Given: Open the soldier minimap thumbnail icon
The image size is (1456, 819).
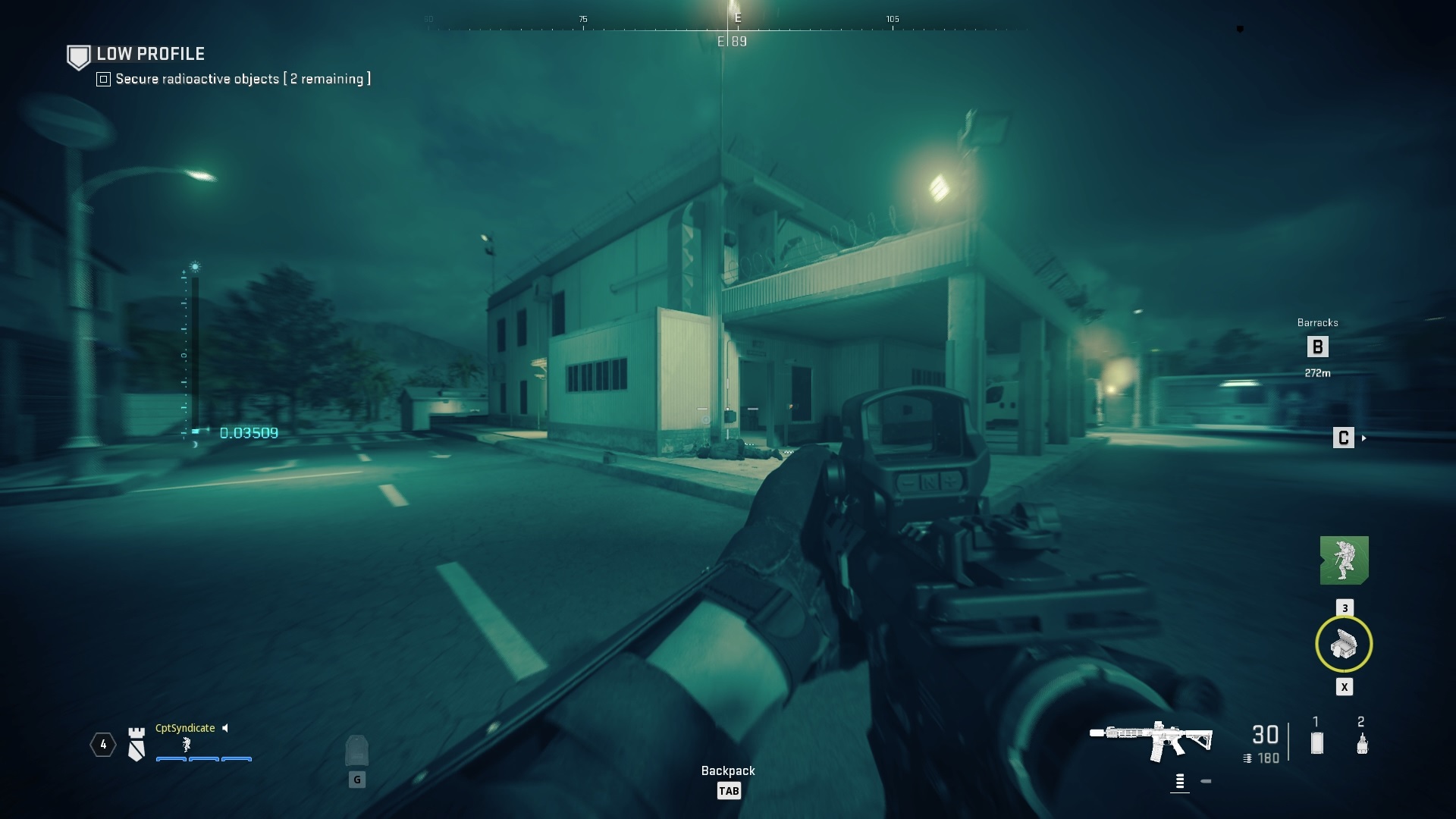Looking at the screenshot, I should point(1346,561).
